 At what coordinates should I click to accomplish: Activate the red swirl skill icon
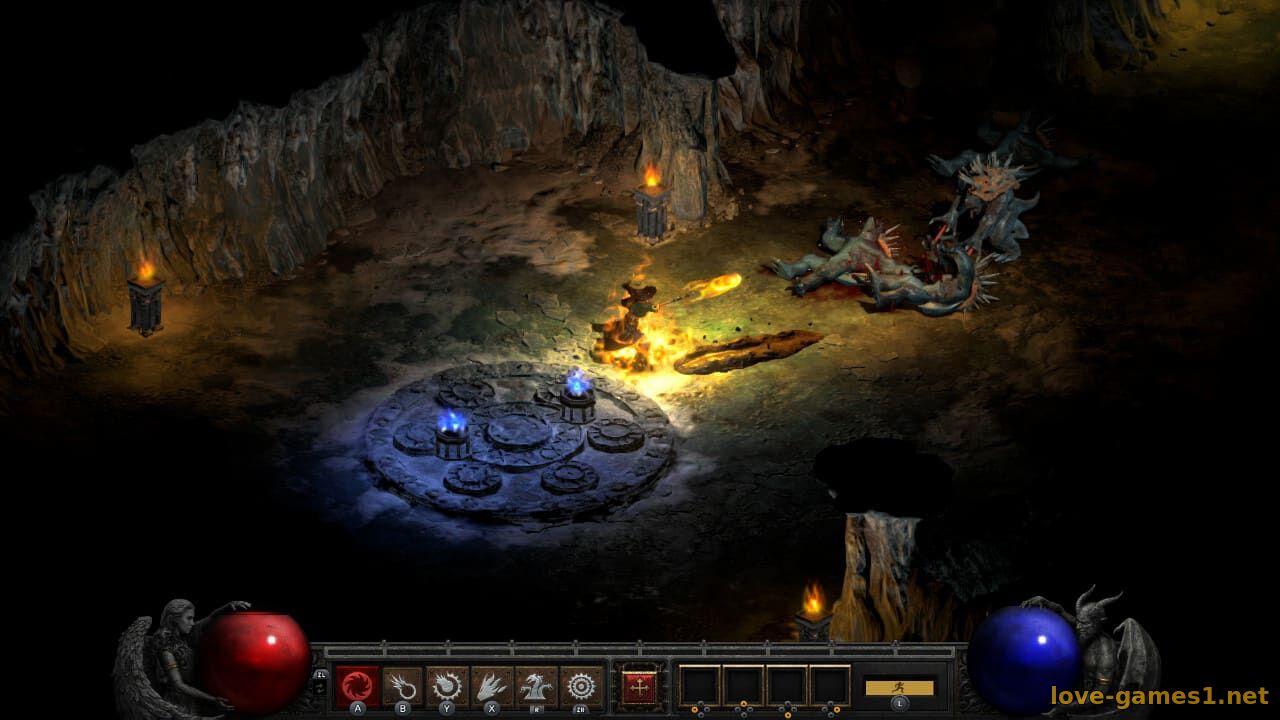tap(357, 687)
